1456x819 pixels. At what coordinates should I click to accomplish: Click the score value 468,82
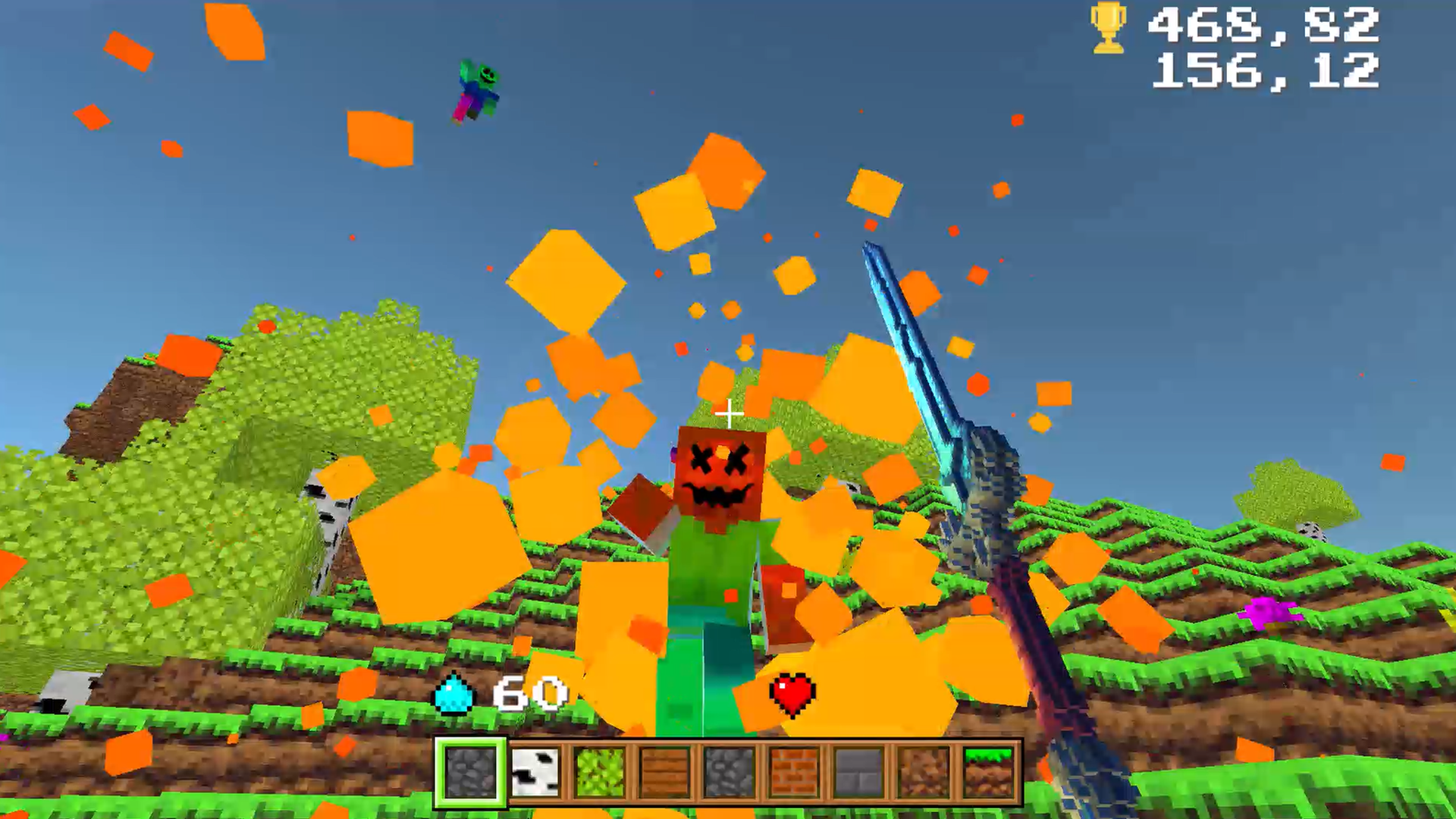1263,28
